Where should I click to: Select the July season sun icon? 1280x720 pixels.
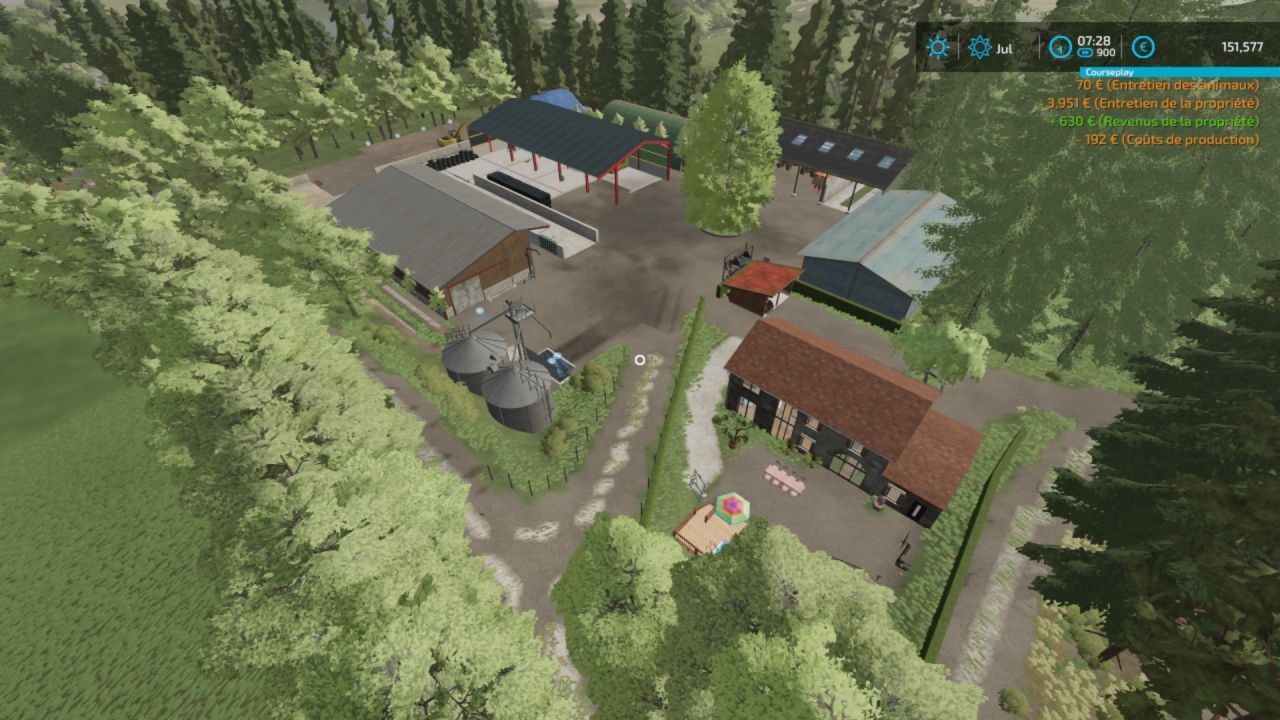[x=979, y=47]
